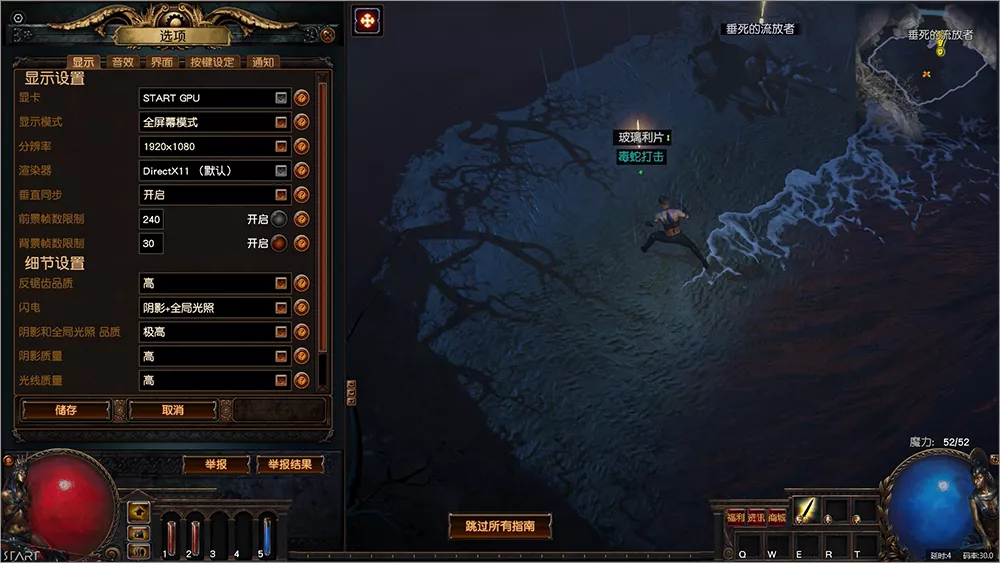Toggle the 前景帧数限制 foreground frame limit
Screen dimensions: 1000x563
click(280, 219)
